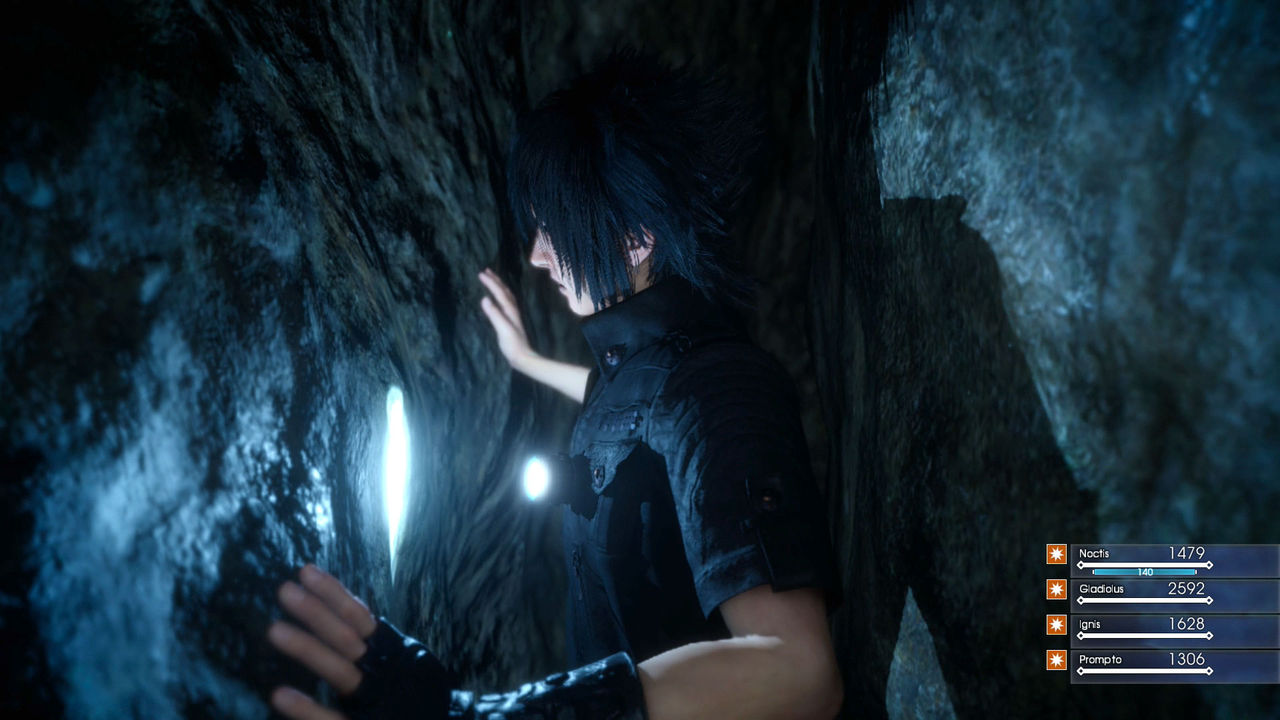Click Prompto's orange status icon
Viewport: 1280px width, 720px height.
pos(1056,658)
